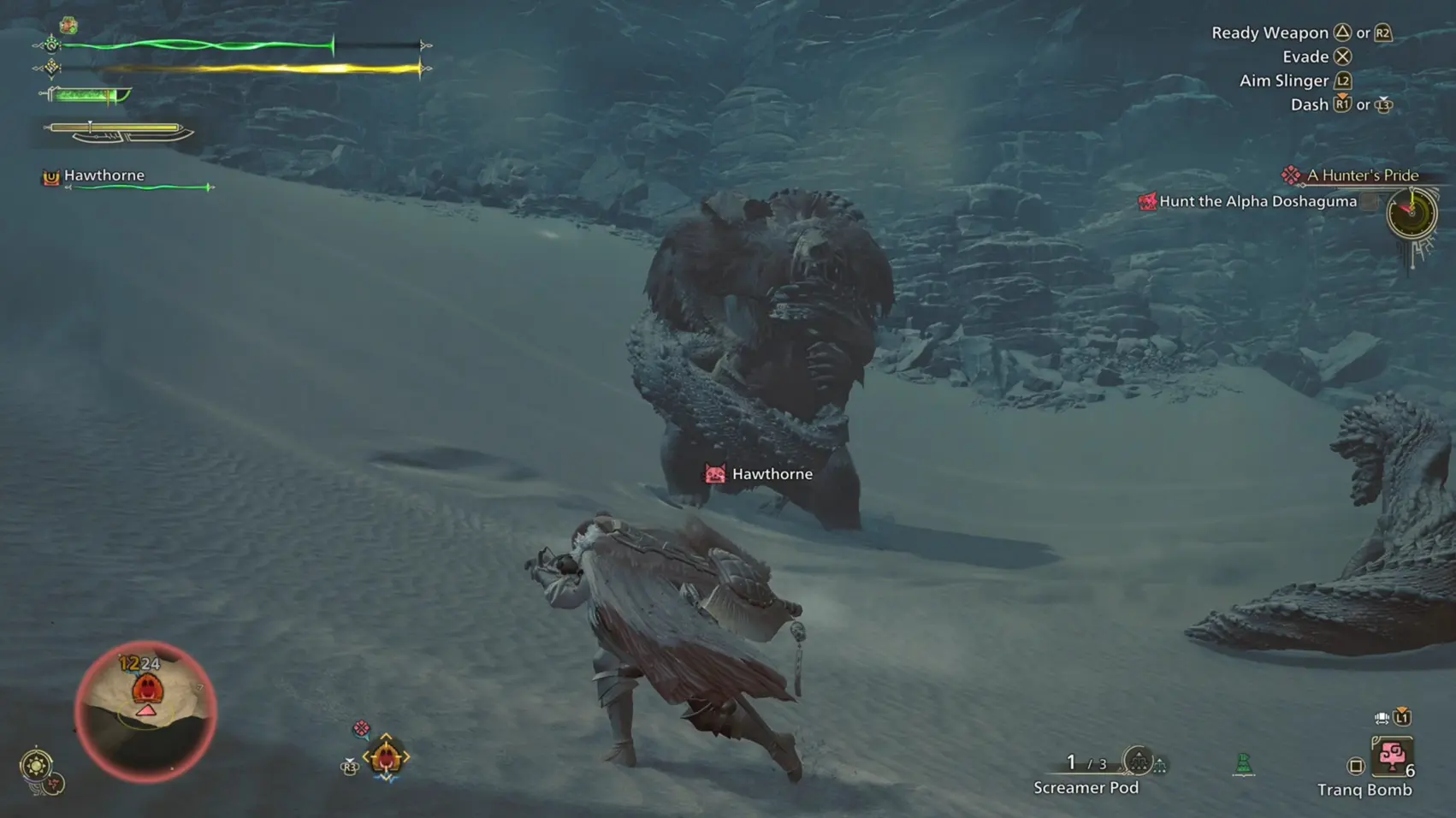Viewport: 1456px width, 818px height.
Task: Open the A Hunter's Pride quest tracker
Action: pyautogui.click(x=1362, y=175)
